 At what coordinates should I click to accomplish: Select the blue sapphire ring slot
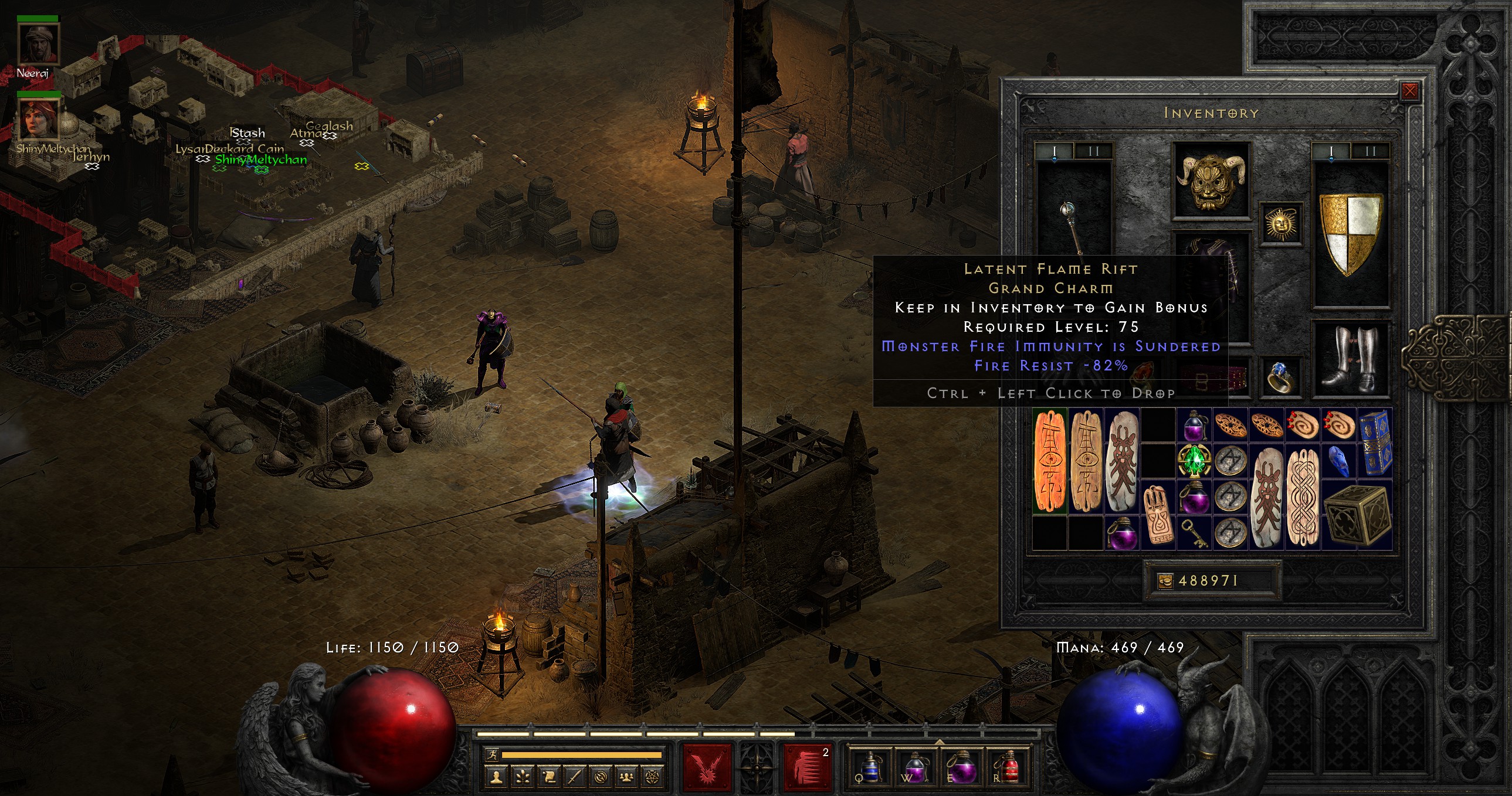click(1281, 376)
